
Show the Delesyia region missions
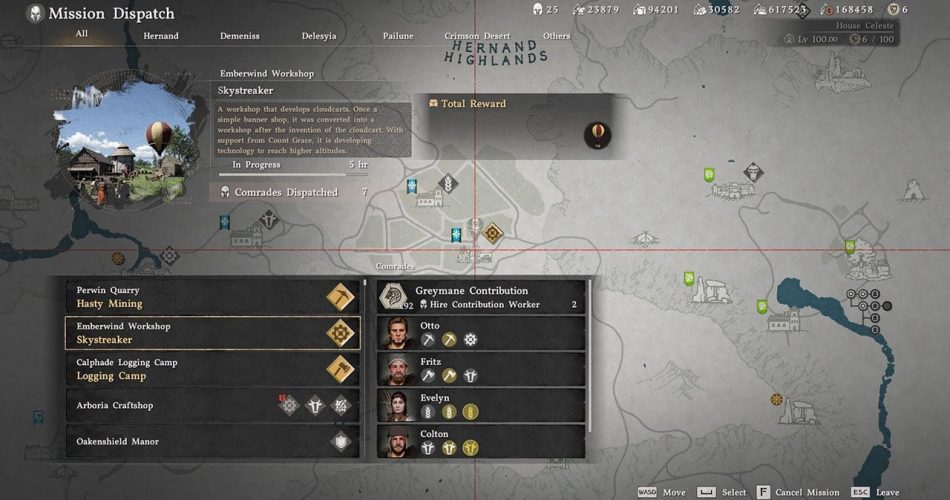(x=320, y=36)
